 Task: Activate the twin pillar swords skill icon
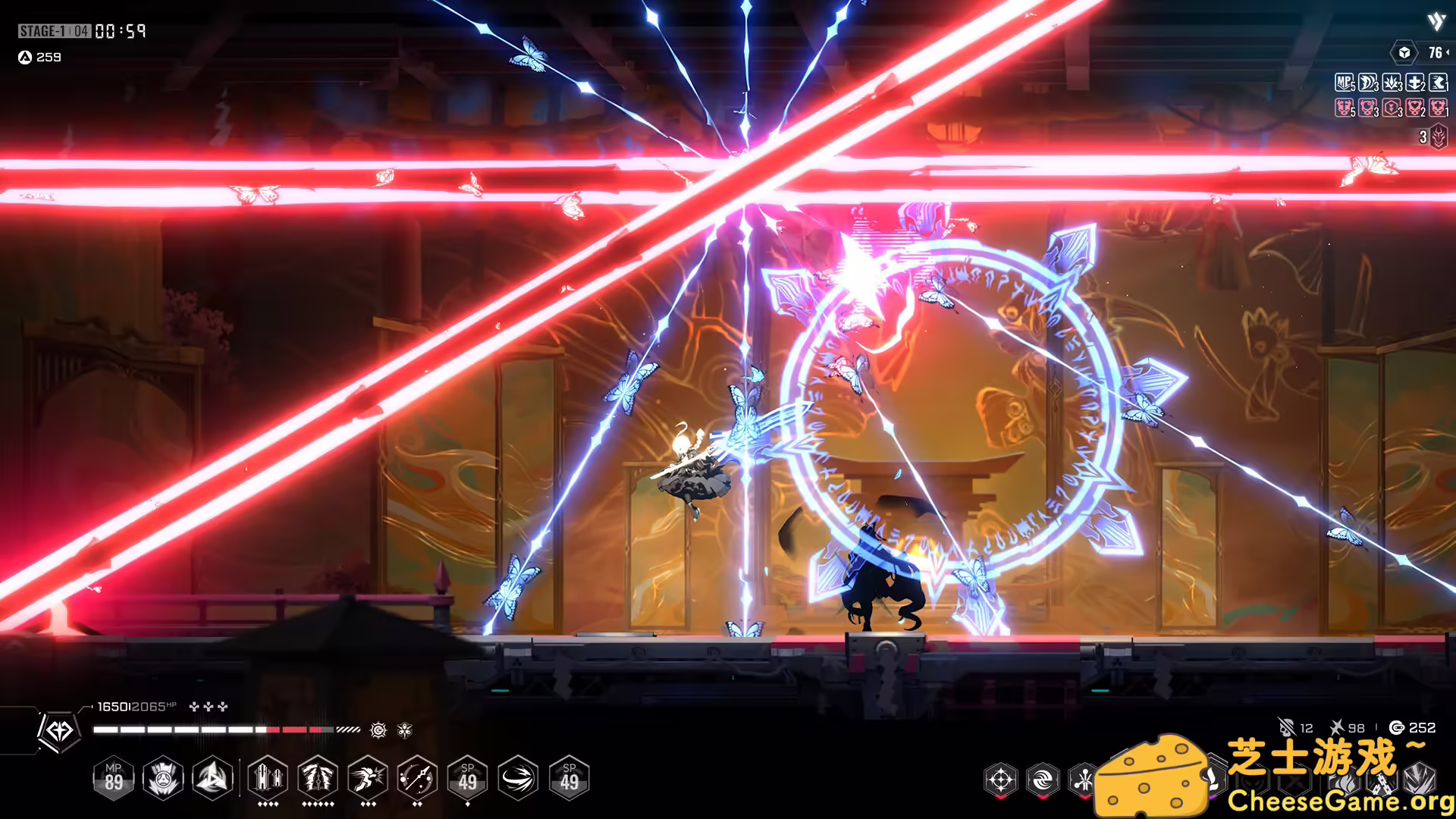[x=267, y=779]
